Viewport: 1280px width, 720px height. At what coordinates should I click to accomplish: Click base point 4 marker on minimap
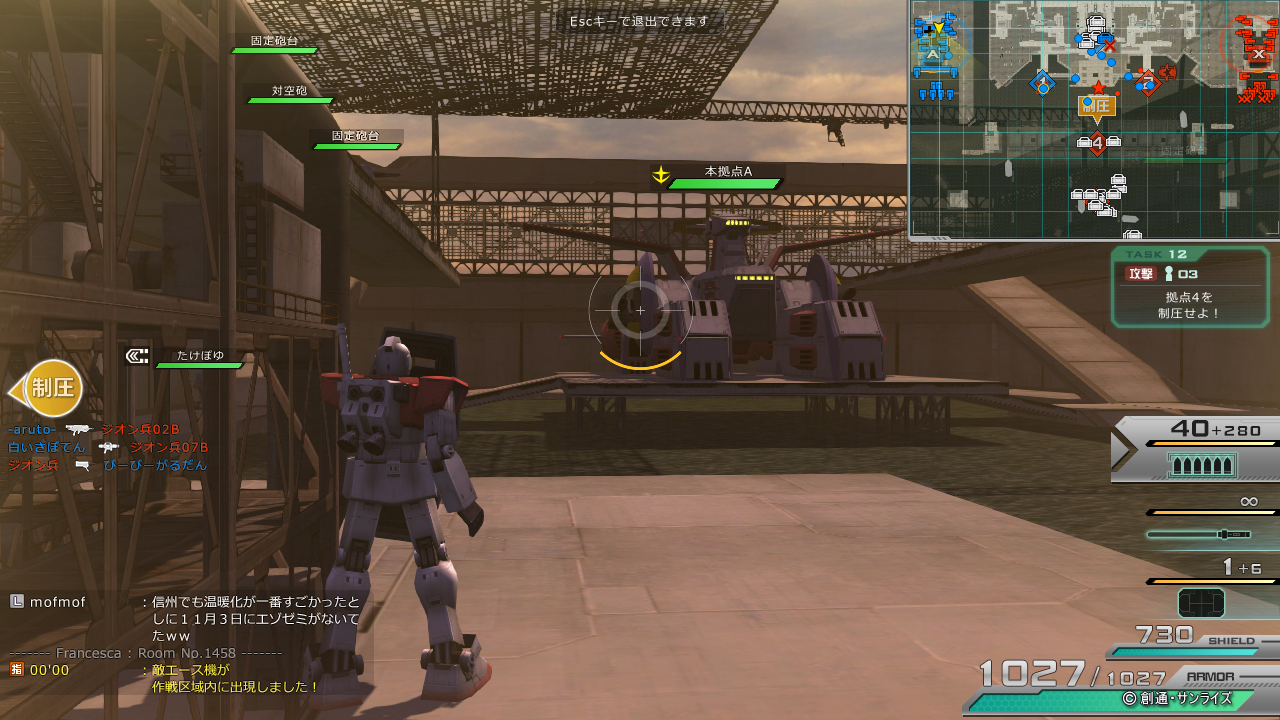(1097, 144)
